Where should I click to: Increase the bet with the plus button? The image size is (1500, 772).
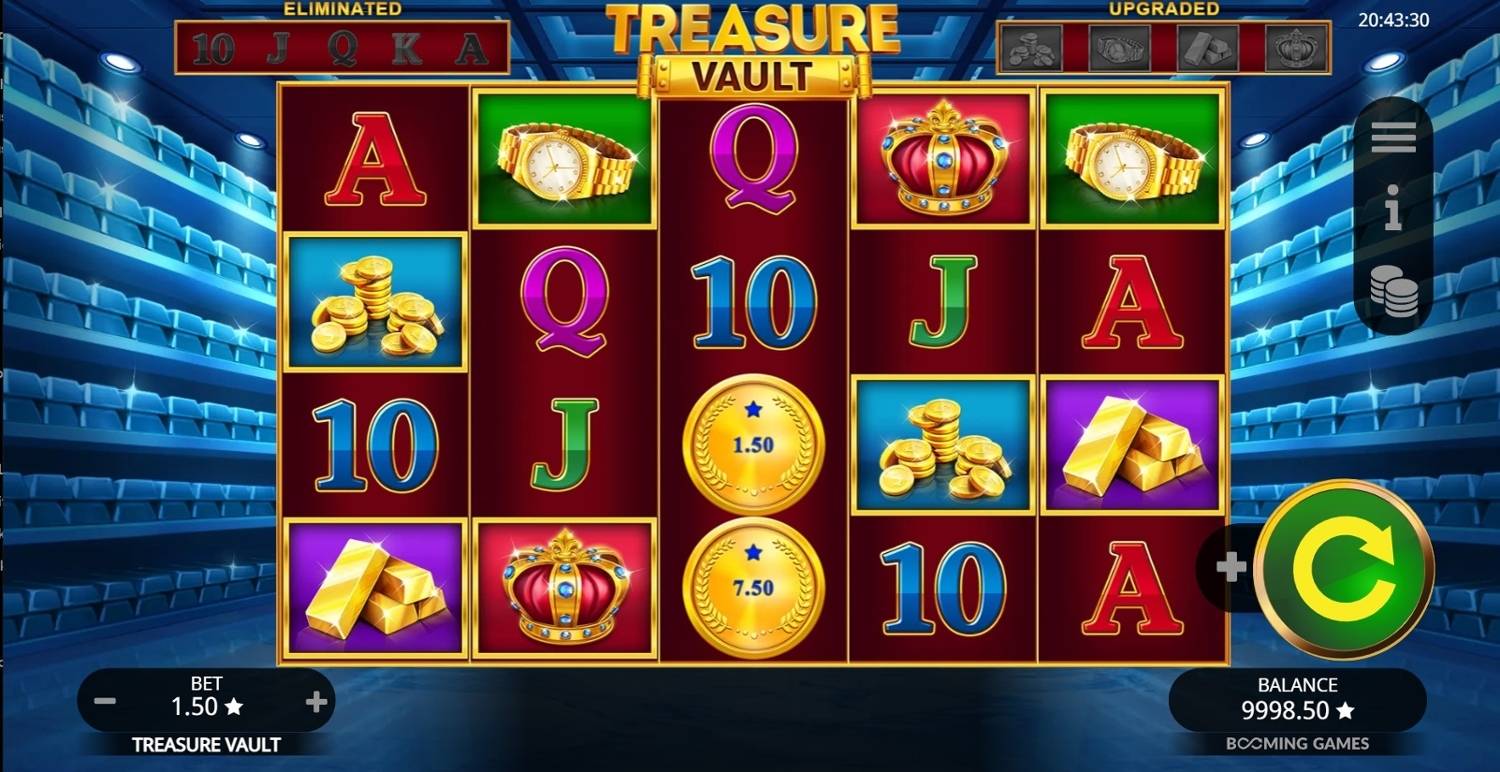pyautogui.click(x=318, y=701)
